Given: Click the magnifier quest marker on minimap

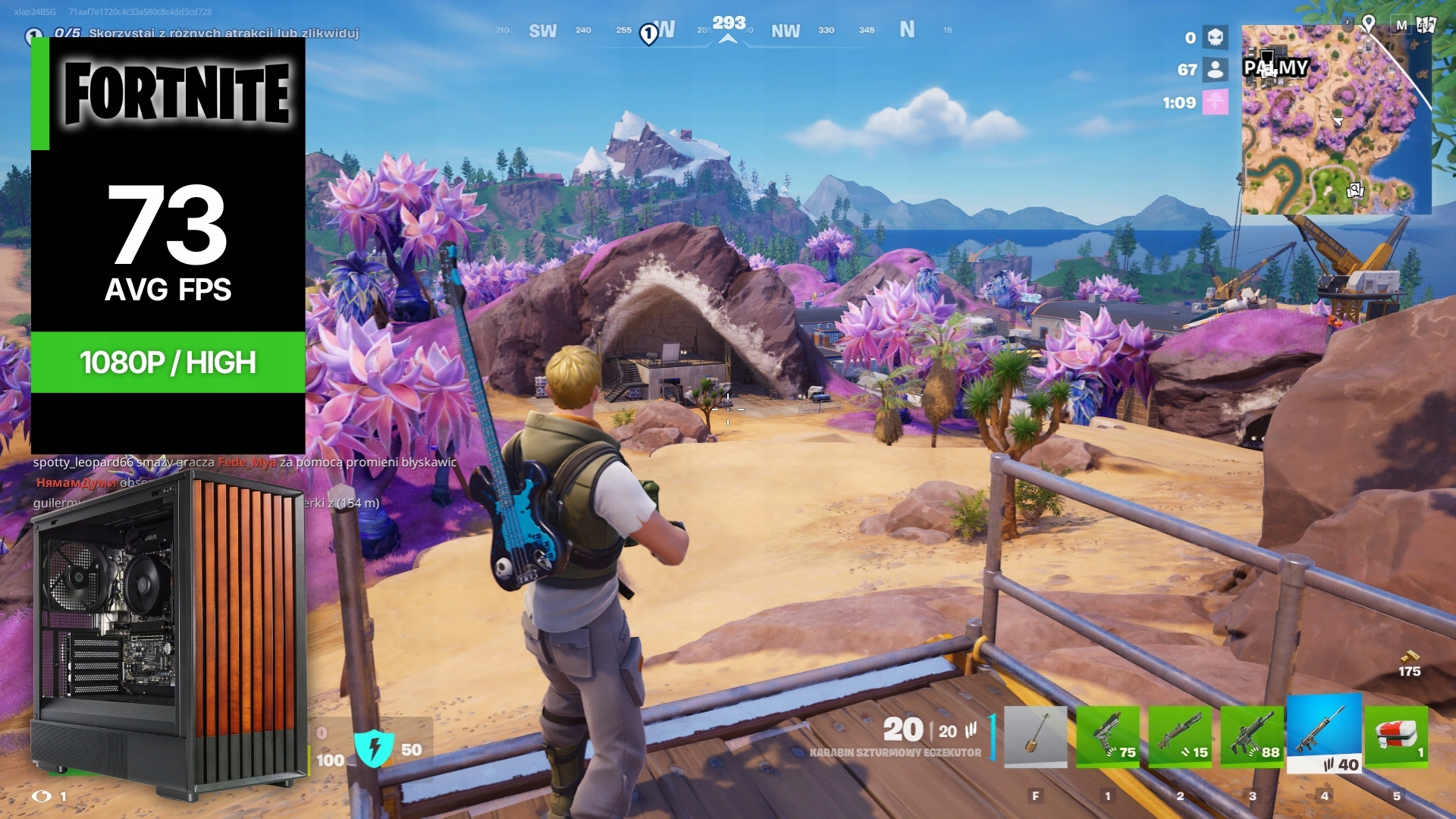Looking at the screenshot, I should (1354, 190).
